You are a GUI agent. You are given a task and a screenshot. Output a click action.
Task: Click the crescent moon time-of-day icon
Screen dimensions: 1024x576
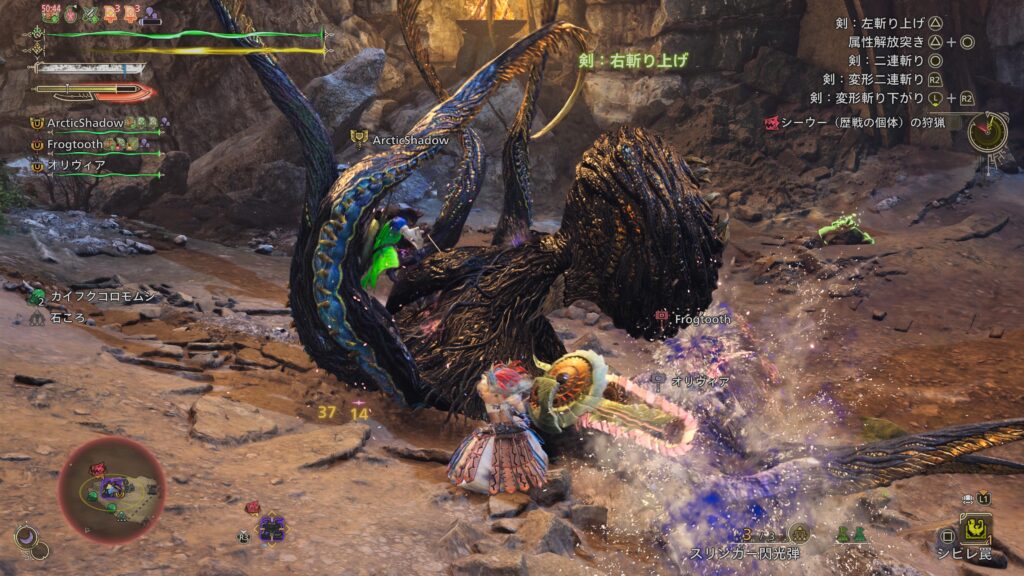[26, 537]
